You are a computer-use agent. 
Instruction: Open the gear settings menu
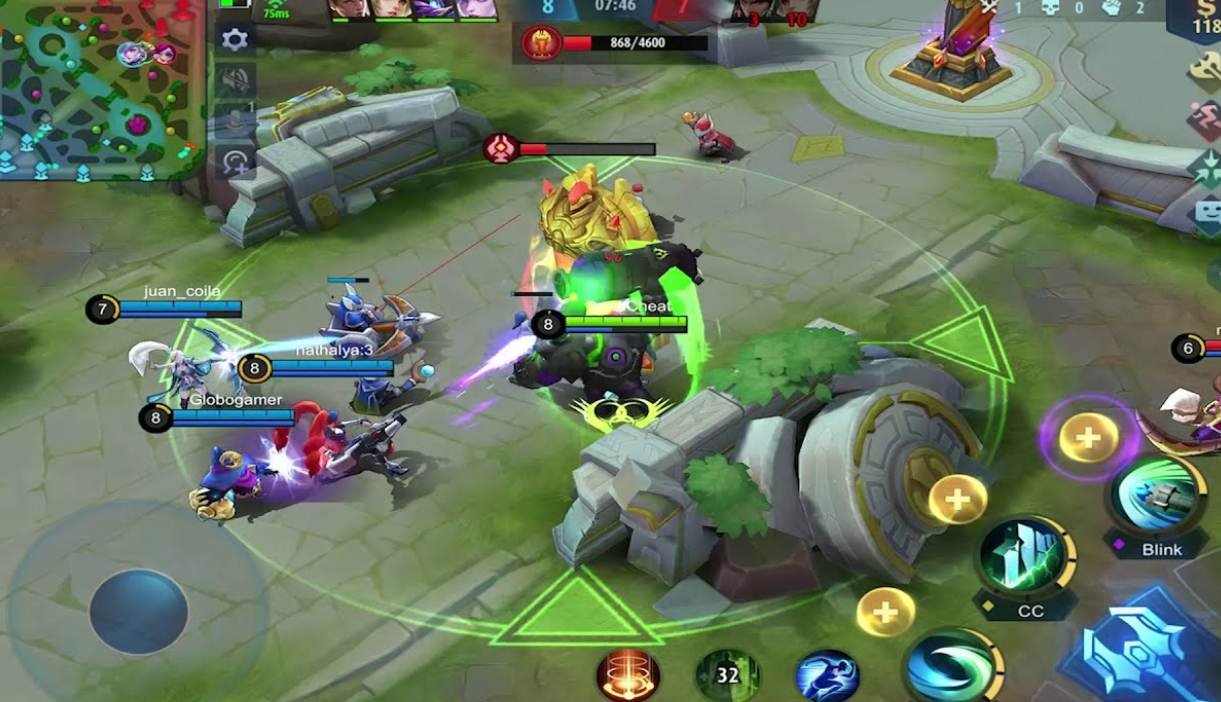(x=235, y=39)
